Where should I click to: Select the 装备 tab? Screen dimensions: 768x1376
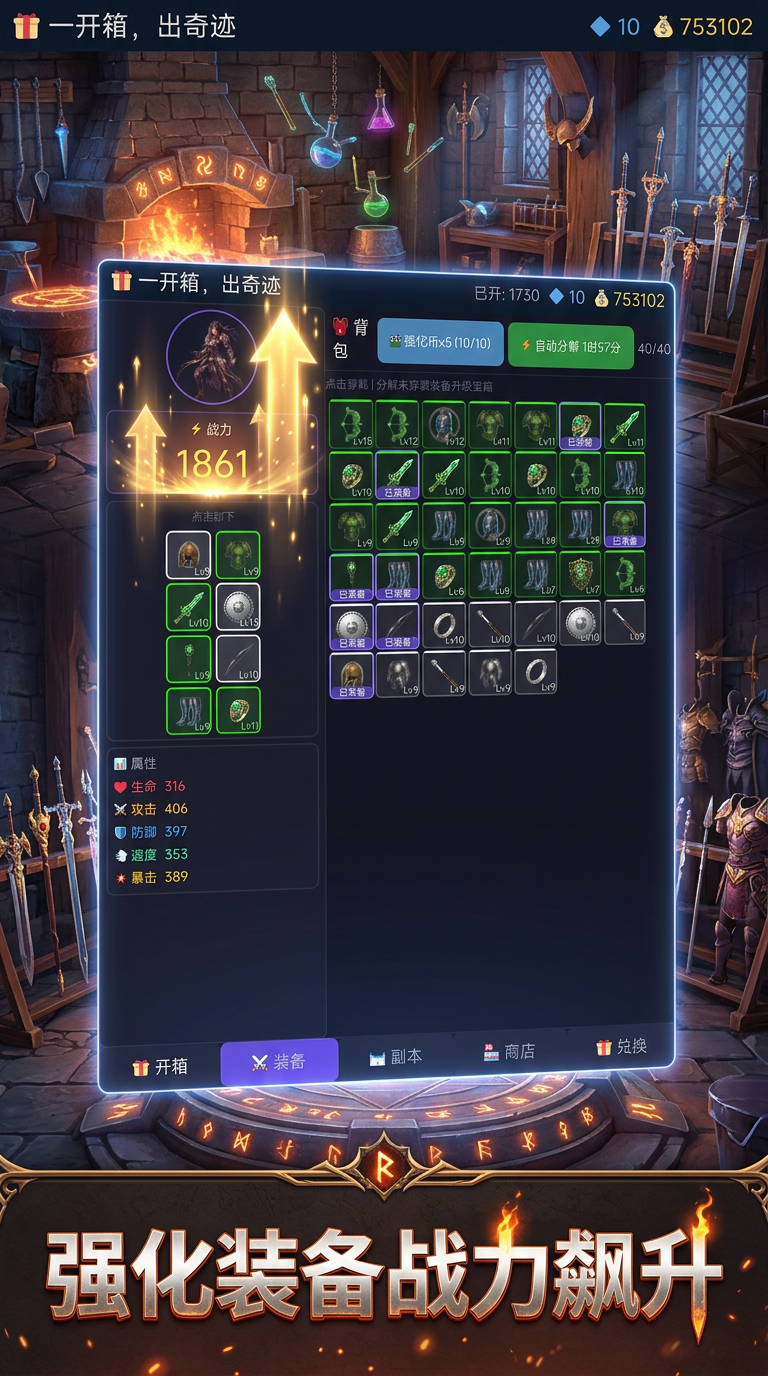(x=279, y=1061)
